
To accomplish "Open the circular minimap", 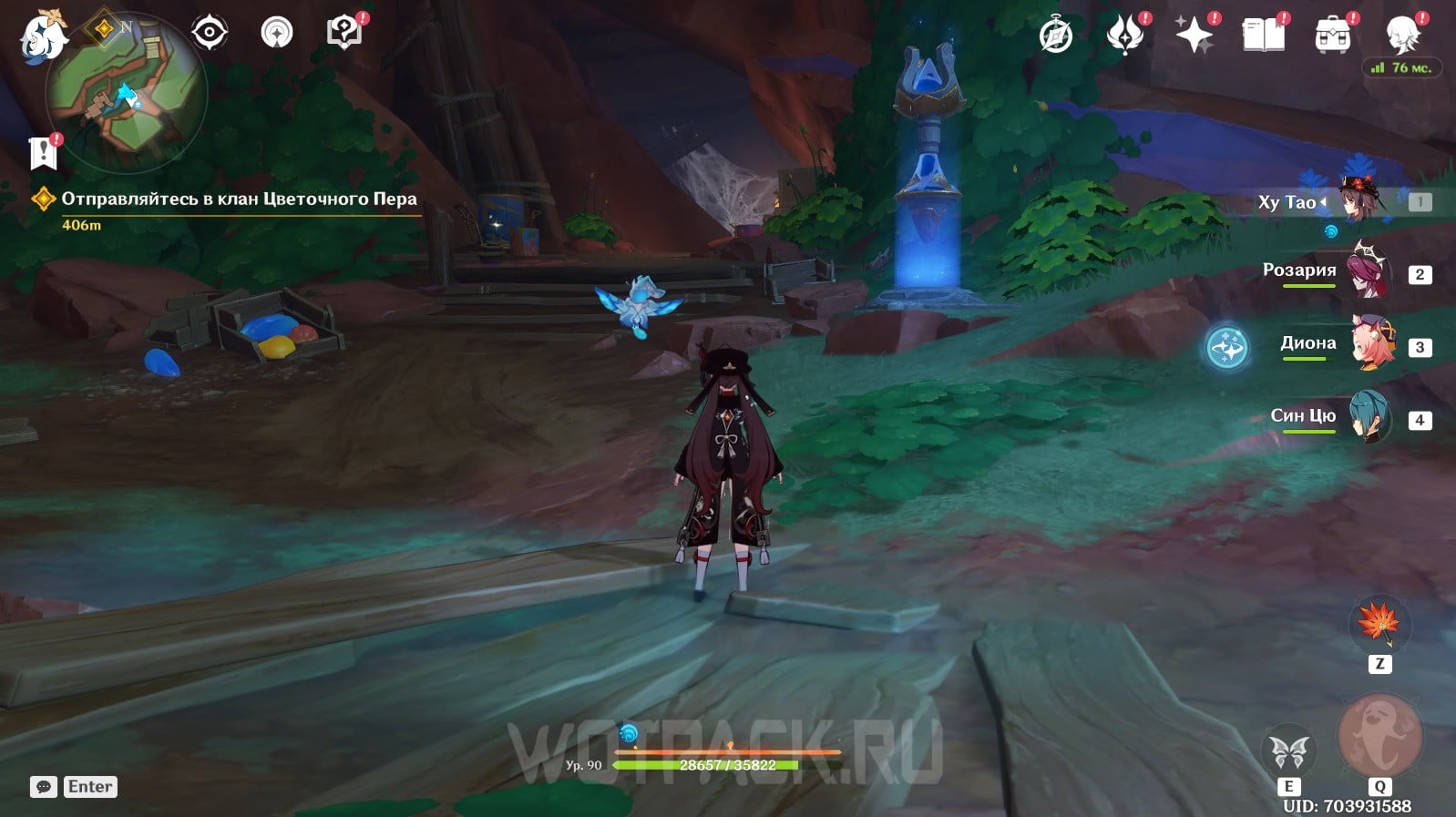I will tap(126, 93).
